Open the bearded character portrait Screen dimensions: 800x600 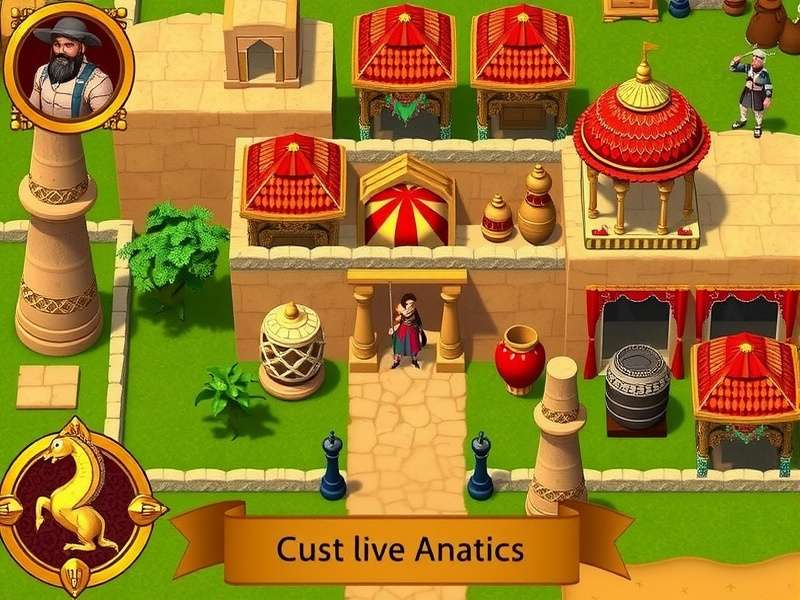click(68, 66)
